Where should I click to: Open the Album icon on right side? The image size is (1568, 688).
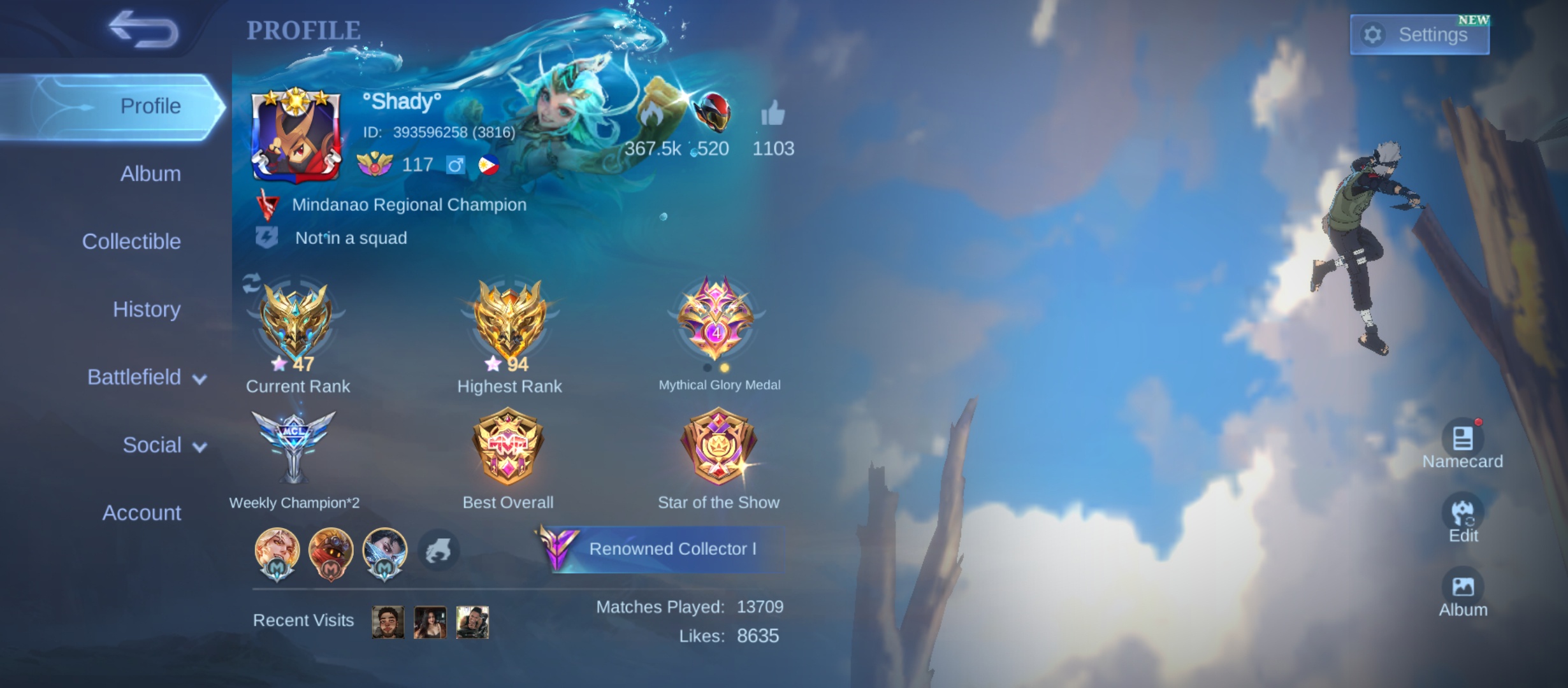(x=1462, y=588)
